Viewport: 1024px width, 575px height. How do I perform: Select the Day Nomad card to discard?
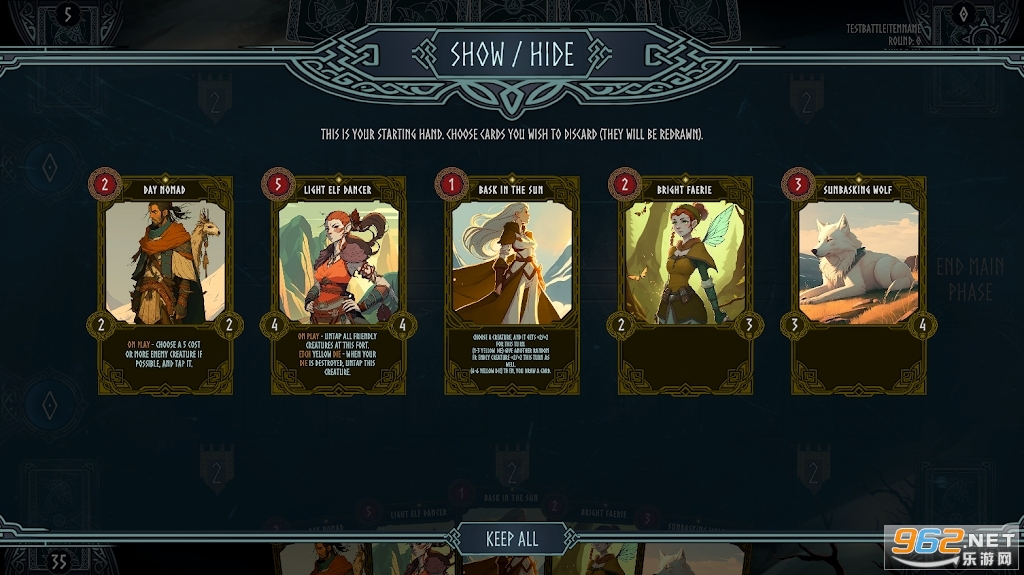[x=165, y=285]
